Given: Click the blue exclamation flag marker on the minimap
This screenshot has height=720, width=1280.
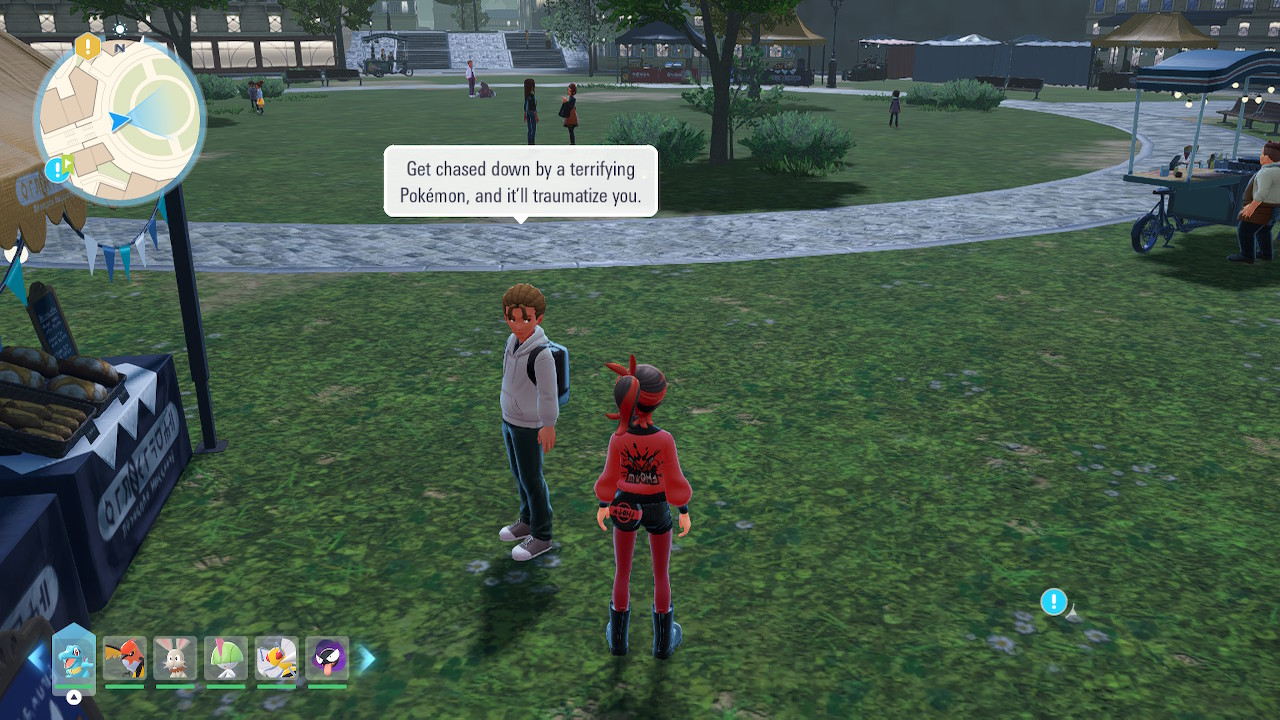Looking at the screenshot, I should [x=59, y=168].
